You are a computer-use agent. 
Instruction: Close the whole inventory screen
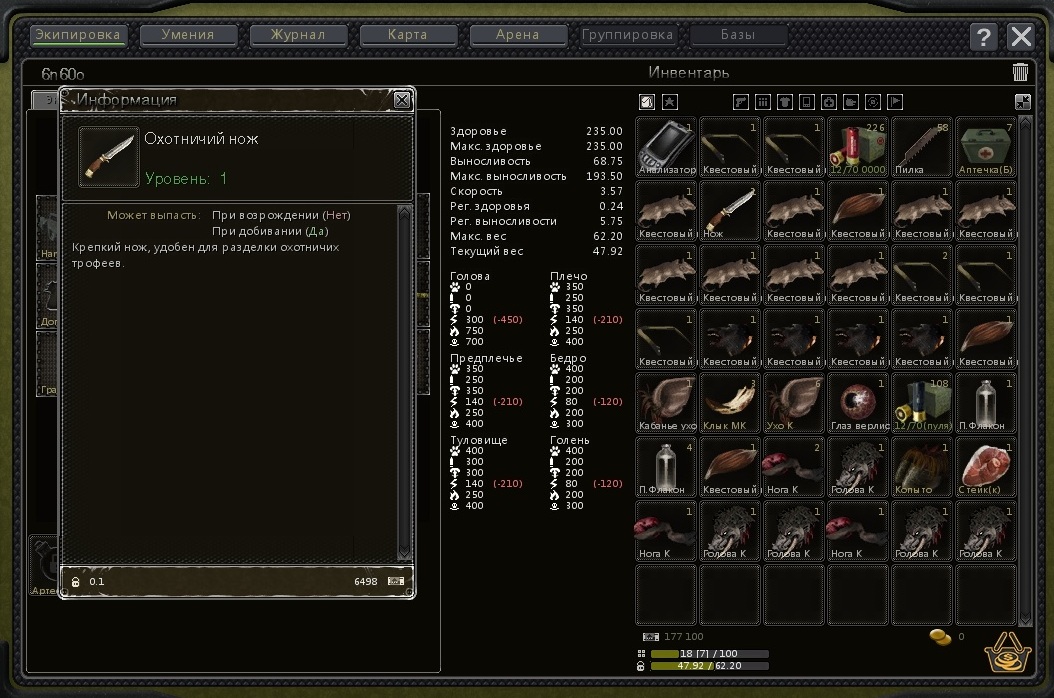[x=1021, y=37]
